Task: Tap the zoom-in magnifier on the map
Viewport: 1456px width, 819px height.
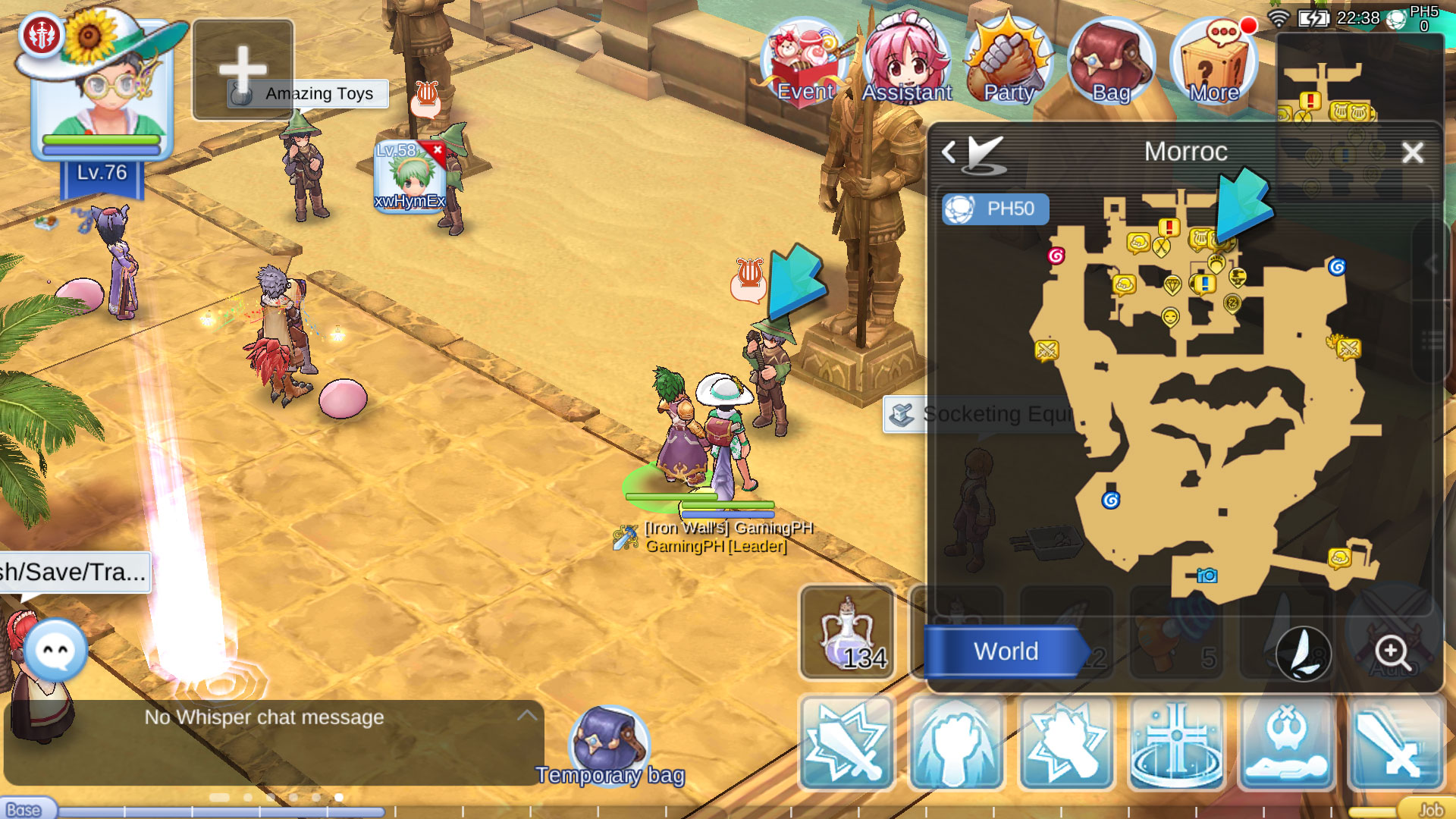Action: coord(1392,651)
